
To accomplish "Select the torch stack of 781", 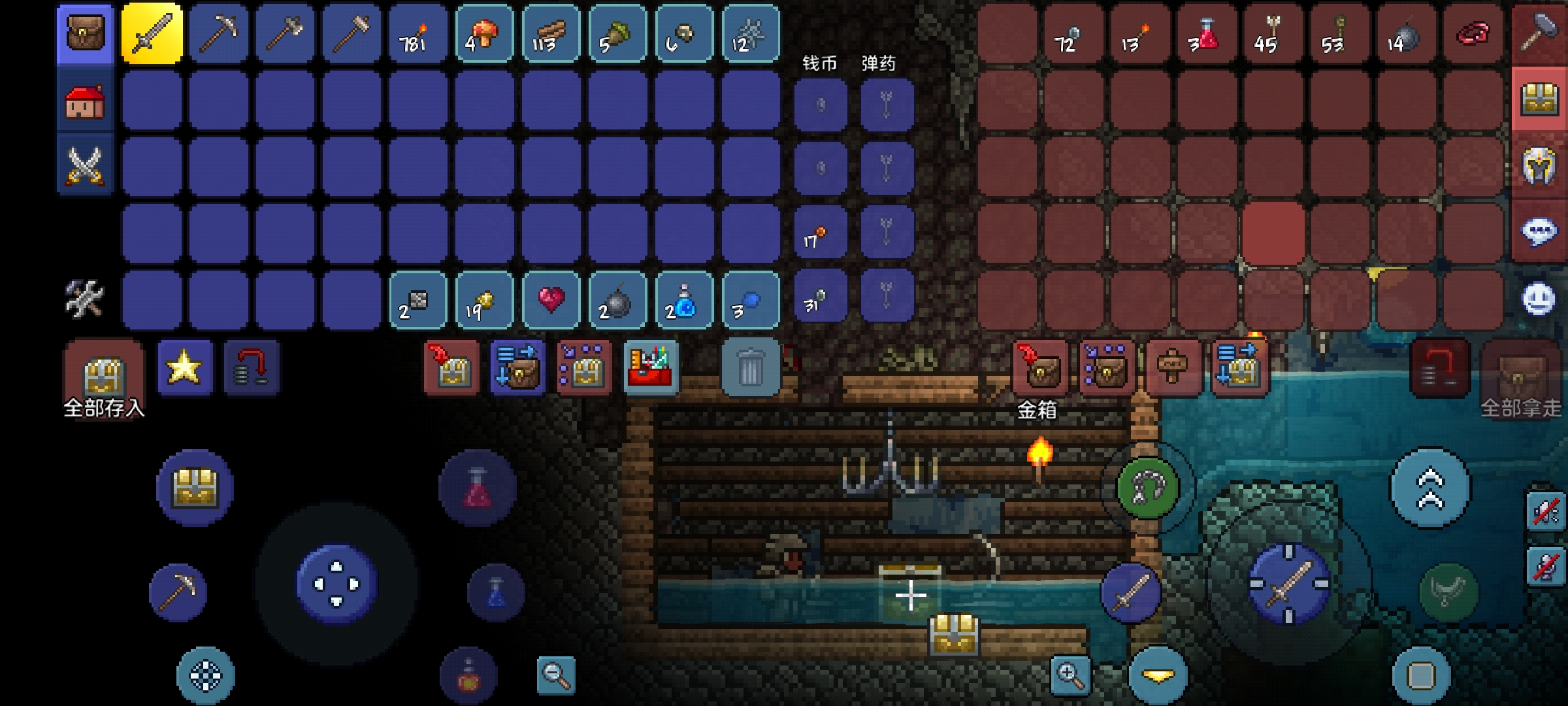I will [417, 33].
